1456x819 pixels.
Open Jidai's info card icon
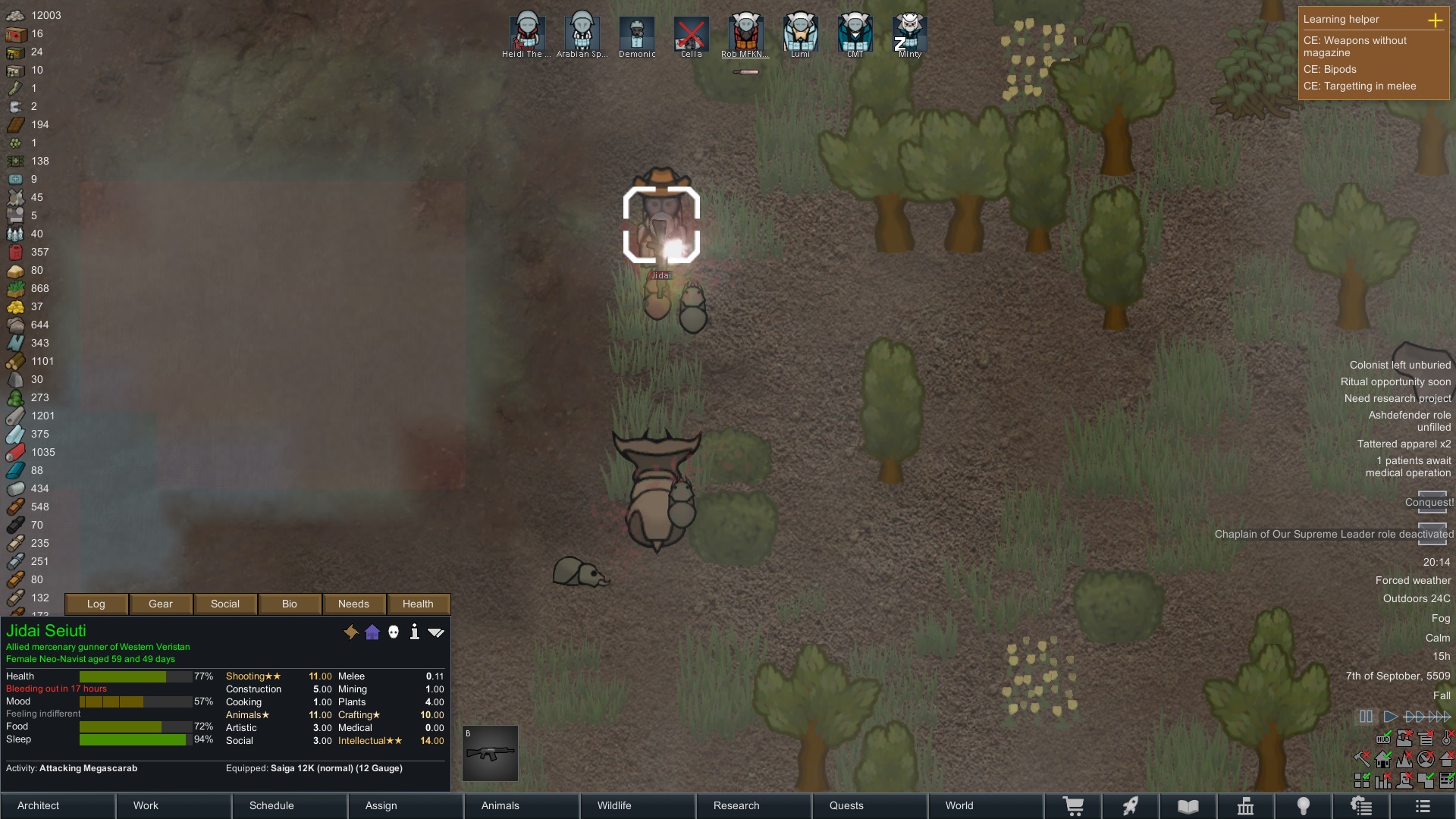click(x=414, y=632)
